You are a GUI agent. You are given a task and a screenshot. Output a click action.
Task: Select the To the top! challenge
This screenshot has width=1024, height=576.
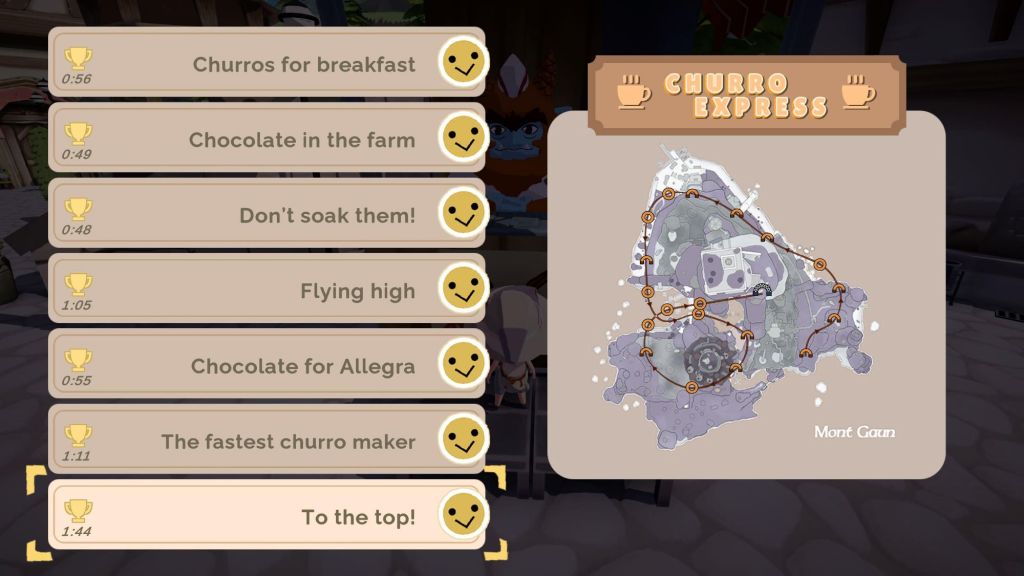coord(266,516)
